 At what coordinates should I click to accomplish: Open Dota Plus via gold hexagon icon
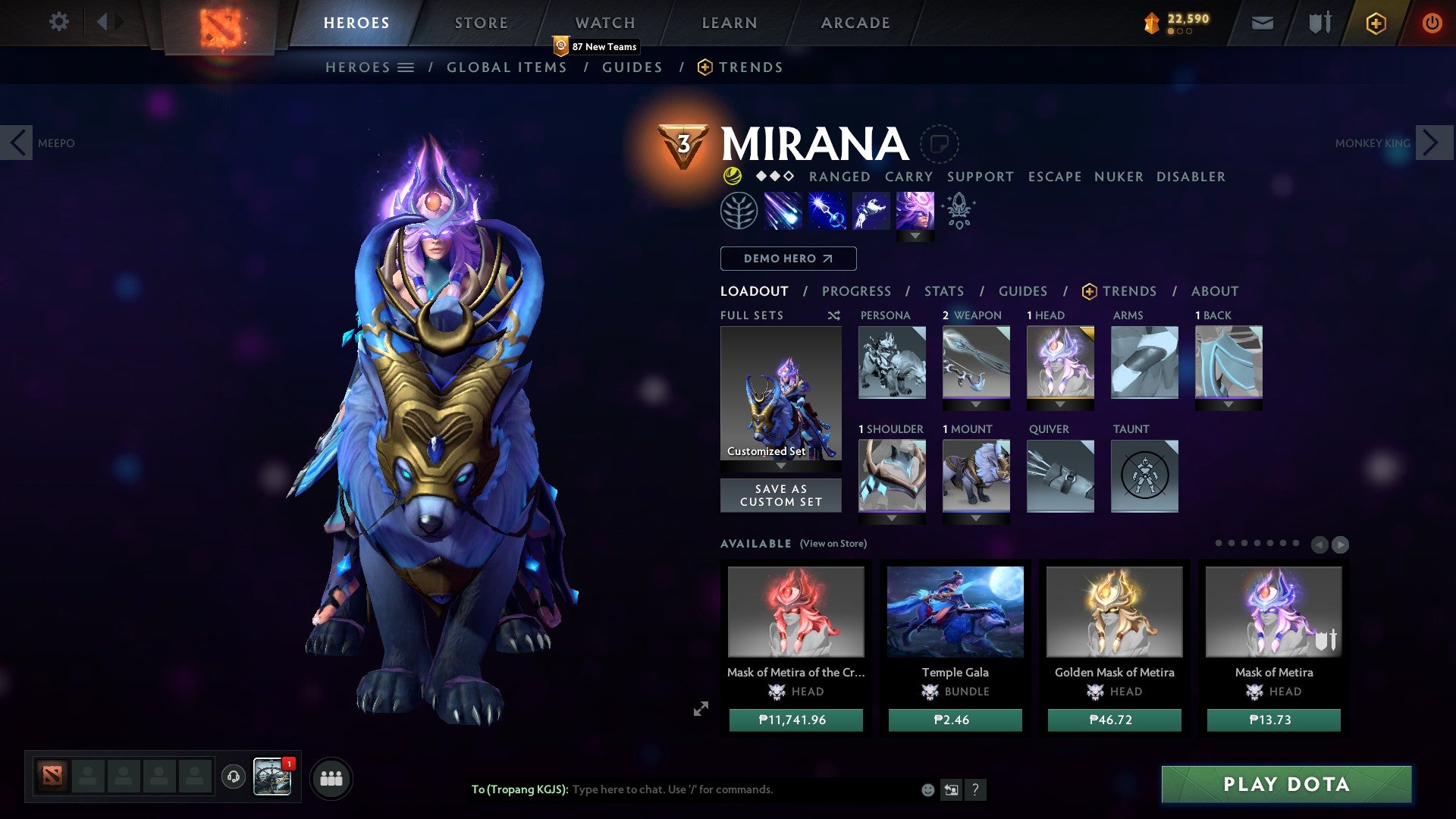tap(1376, 23)
